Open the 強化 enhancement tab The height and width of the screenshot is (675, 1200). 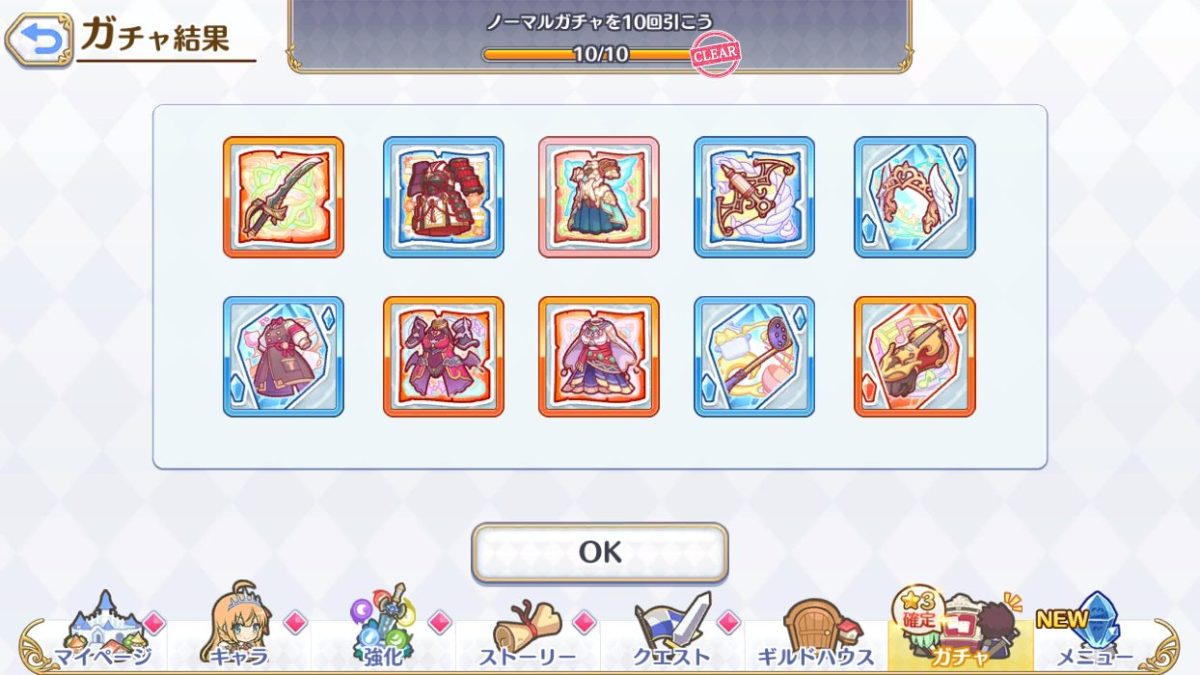(383, 632)
